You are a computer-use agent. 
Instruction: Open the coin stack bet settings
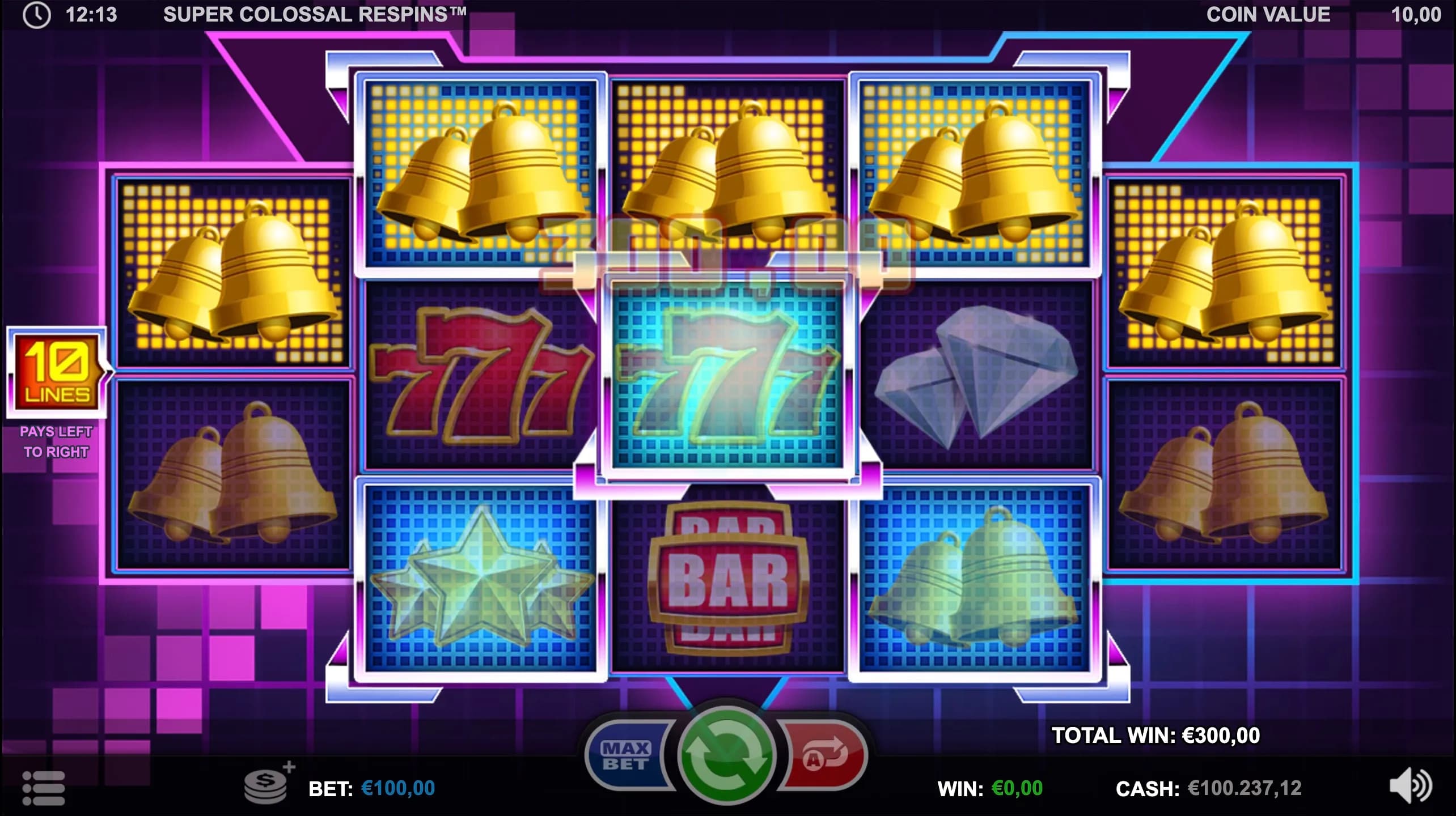[x=266, y=785]
